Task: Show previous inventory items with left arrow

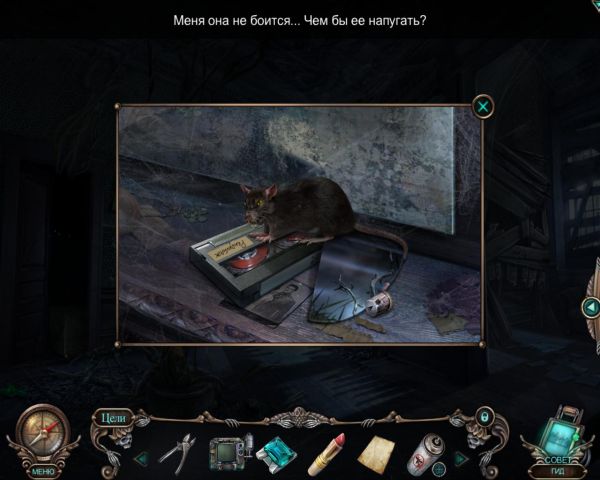Action: point(141,458)
